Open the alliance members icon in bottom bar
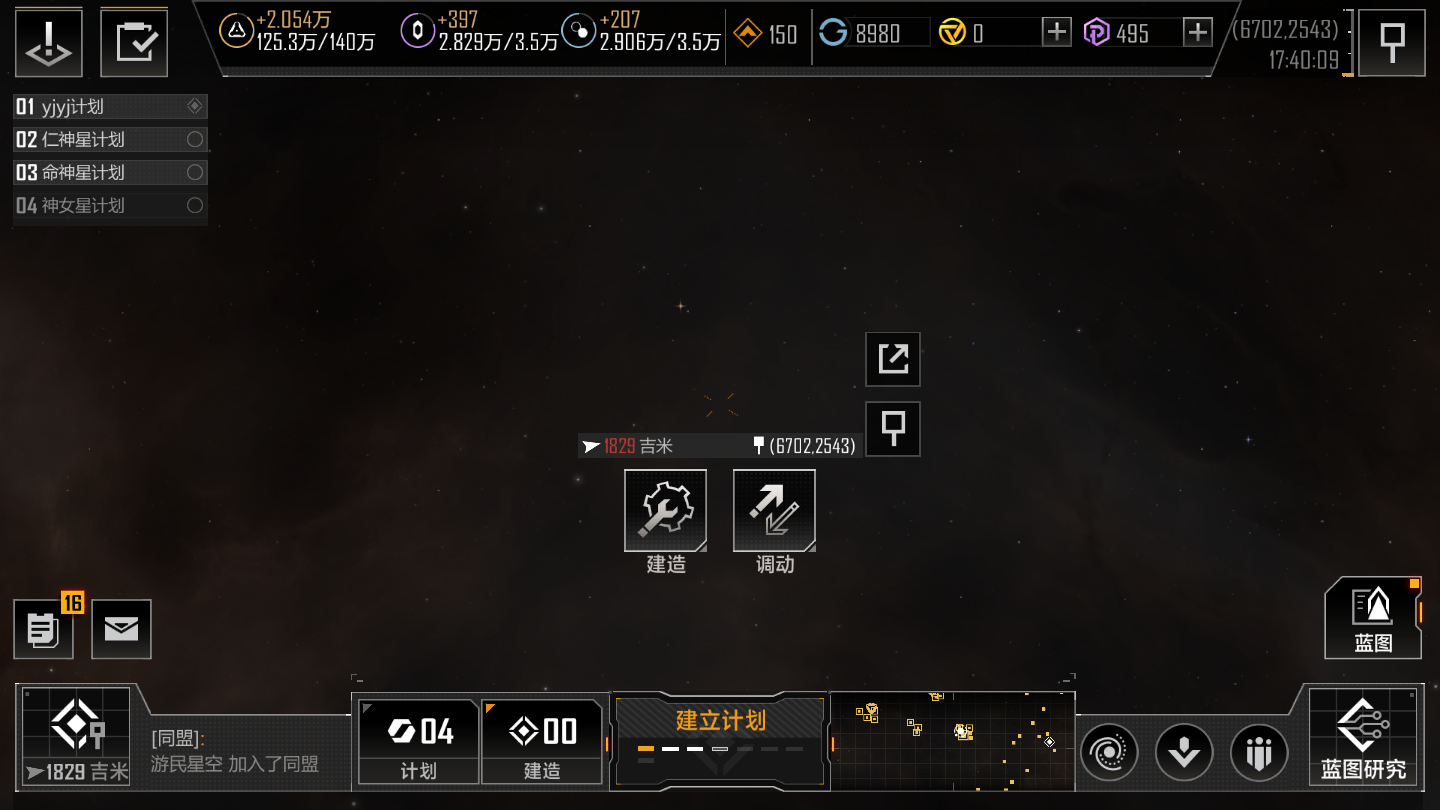 coord(1258,752)
